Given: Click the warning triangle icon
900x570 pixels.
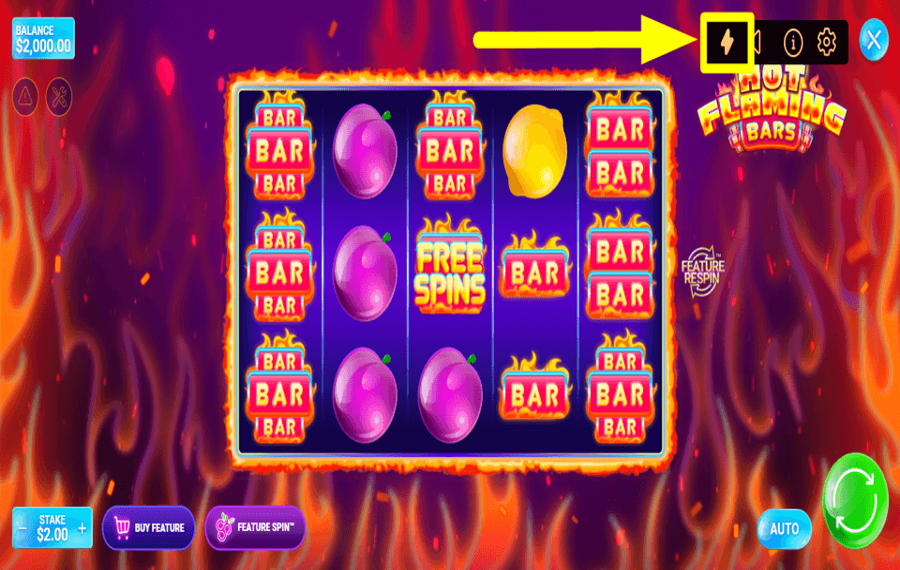Looking at the screenshot, I should [26, 95].
